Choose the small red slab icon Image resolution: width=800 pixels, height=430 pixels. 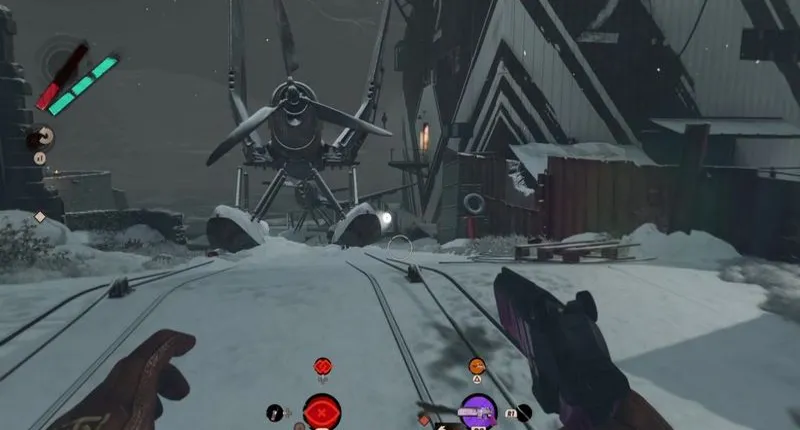click(x=322, y=366)
